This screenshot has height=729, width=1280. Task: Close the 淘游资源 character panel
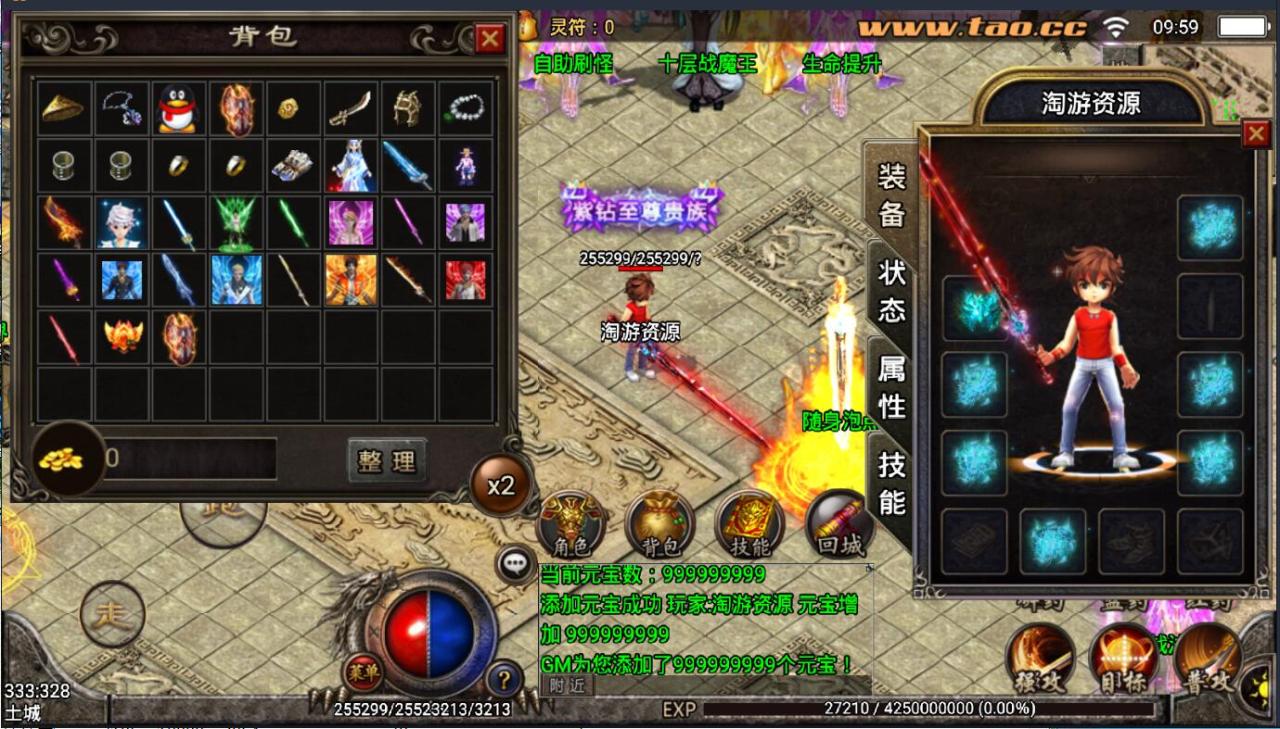pyautogui.click(x=1255, y=134)
